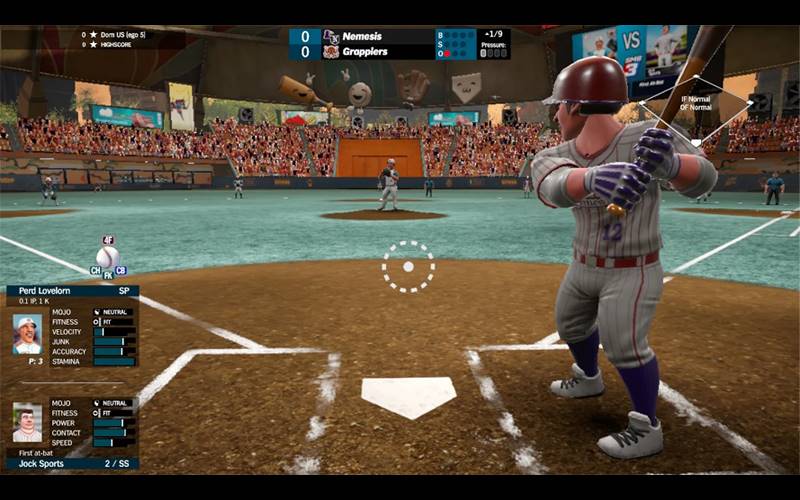Click the Nemesis team logo
Viewport: 800px width, 500px height.
[331, 36]
